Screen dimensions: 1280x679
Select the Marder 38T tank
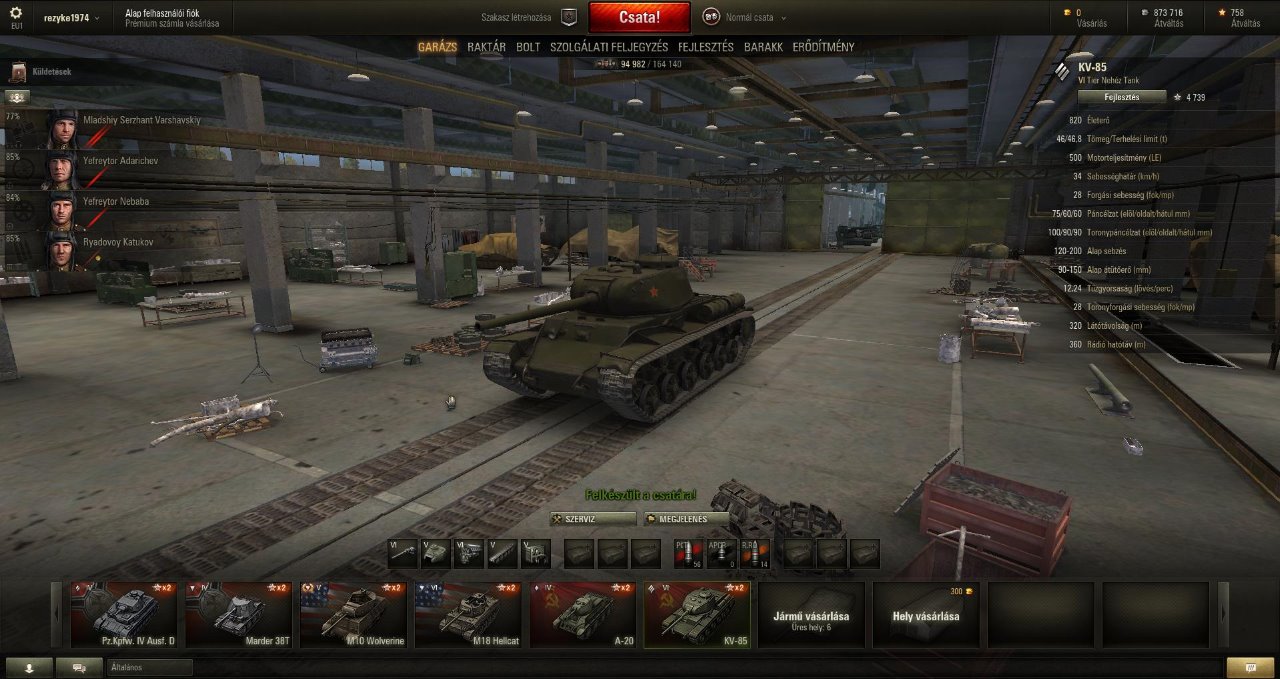(x=239, y=615)
